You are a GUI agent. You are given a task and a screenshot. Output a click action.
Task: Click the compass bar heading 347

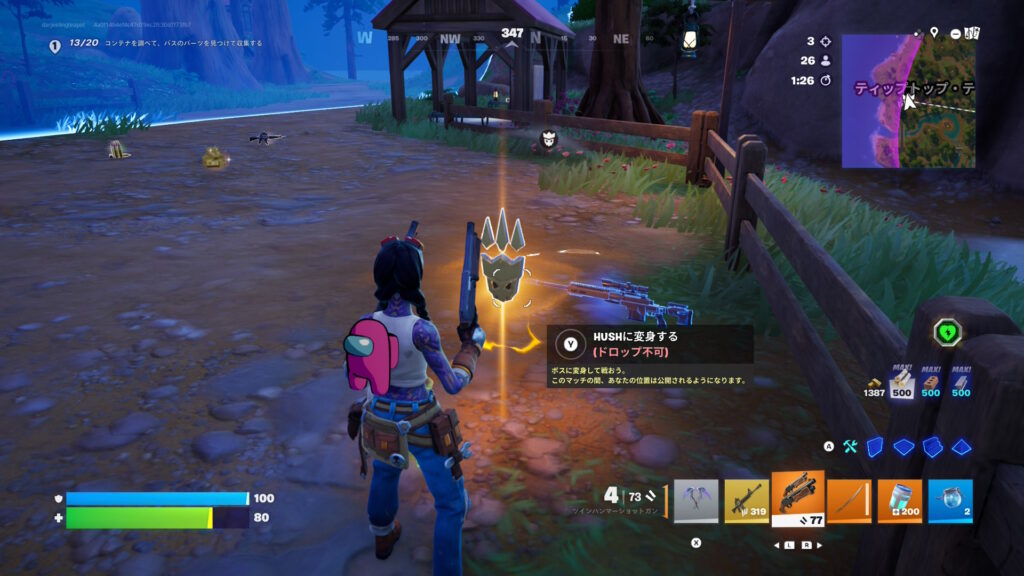pyautogui.click(x=512, y=34)
